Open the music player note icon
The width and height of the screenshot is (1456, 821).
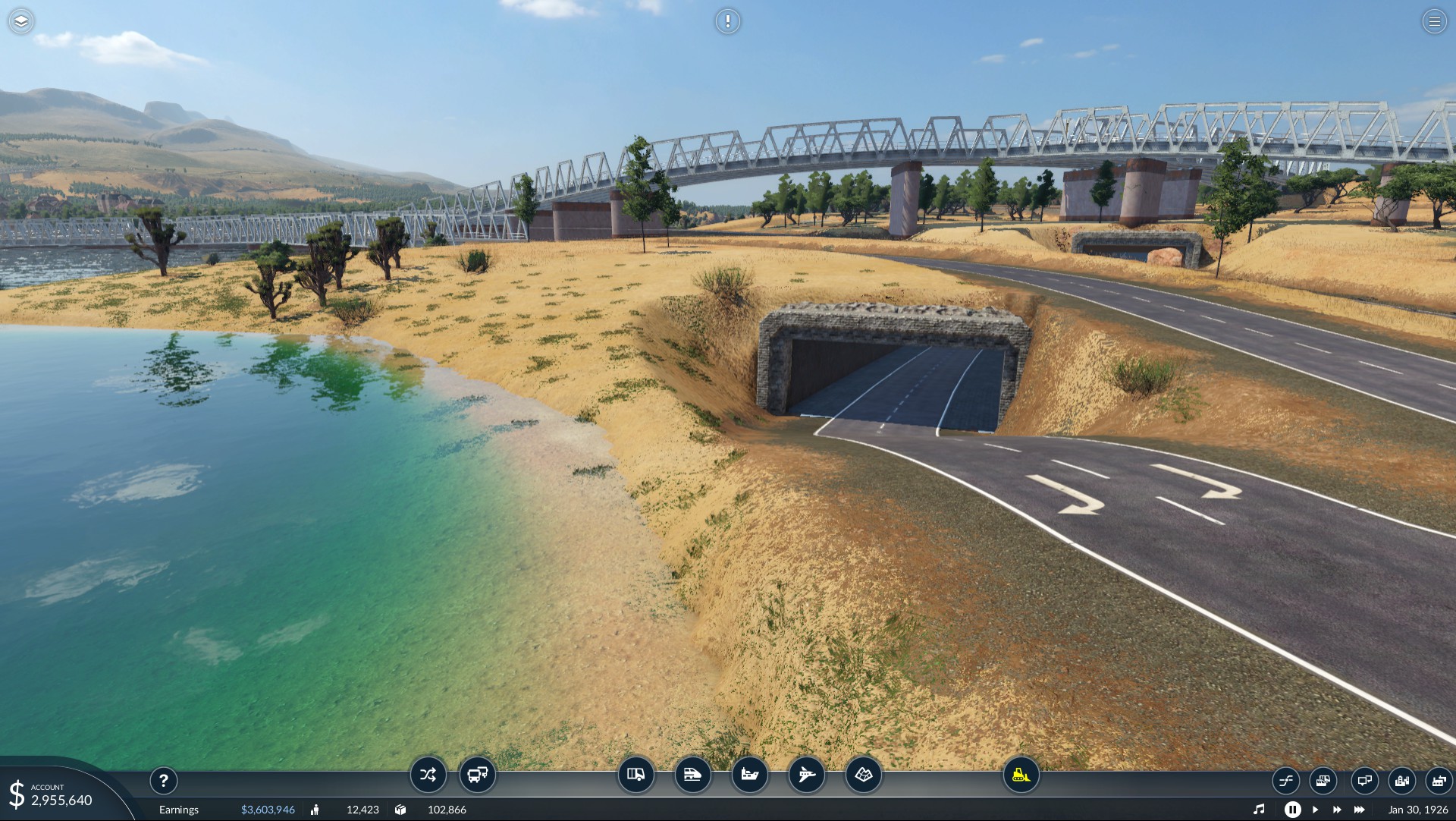pos(1259,810)
